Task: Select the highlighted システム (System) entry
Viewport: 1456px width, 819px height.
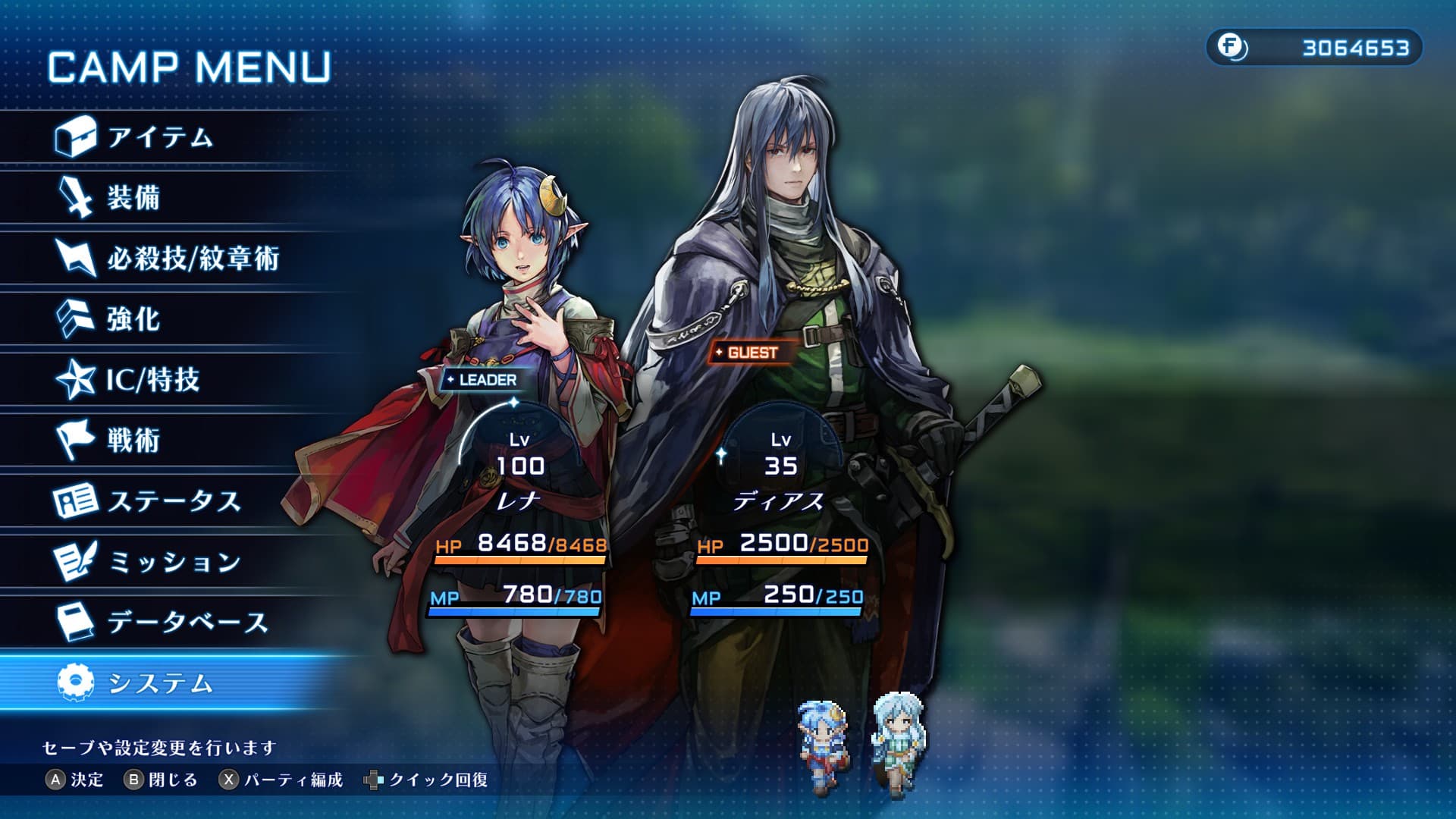Action: click(x=160, y=683)
